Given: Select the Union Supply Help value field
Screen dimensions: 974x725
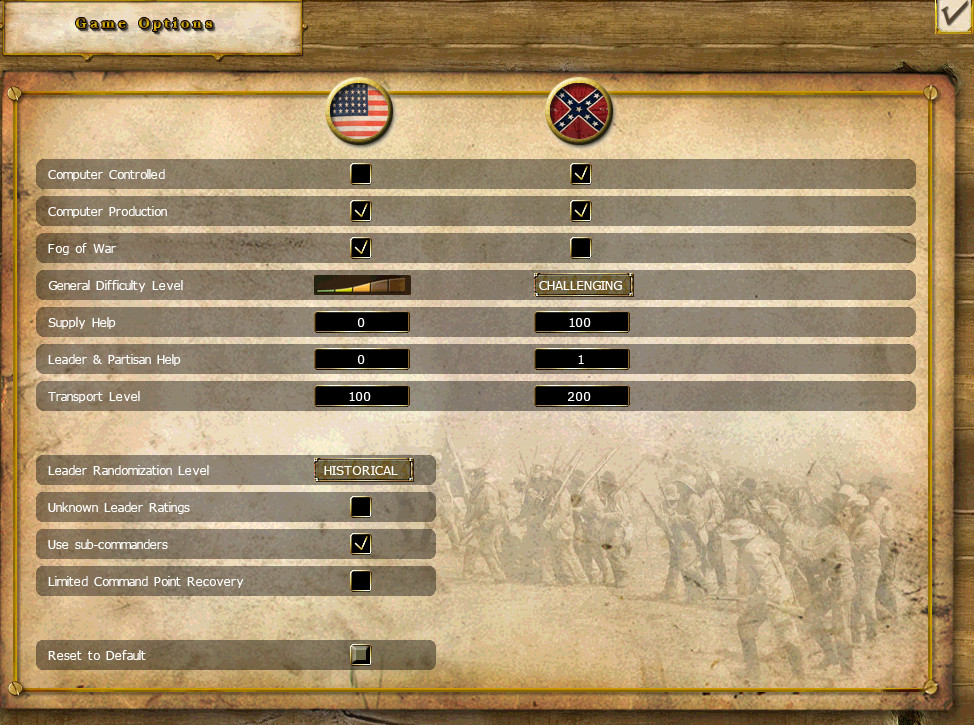Looking at the screenshot, I should pos(362,322).
